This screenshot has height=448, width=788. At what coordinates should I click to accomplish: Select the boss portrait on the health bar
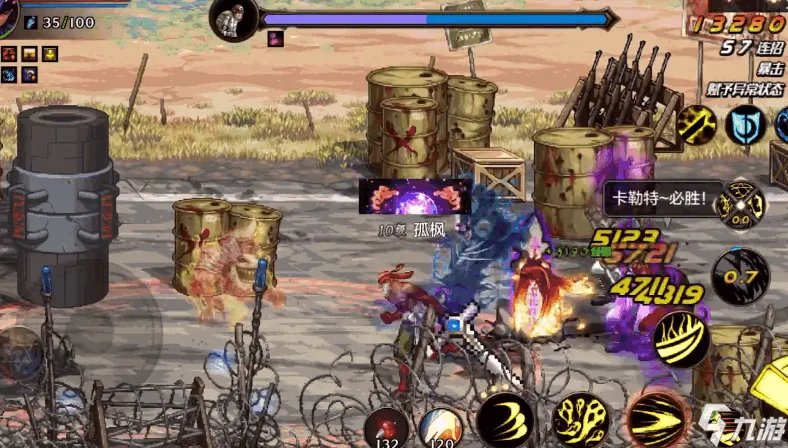click(234, 17)
